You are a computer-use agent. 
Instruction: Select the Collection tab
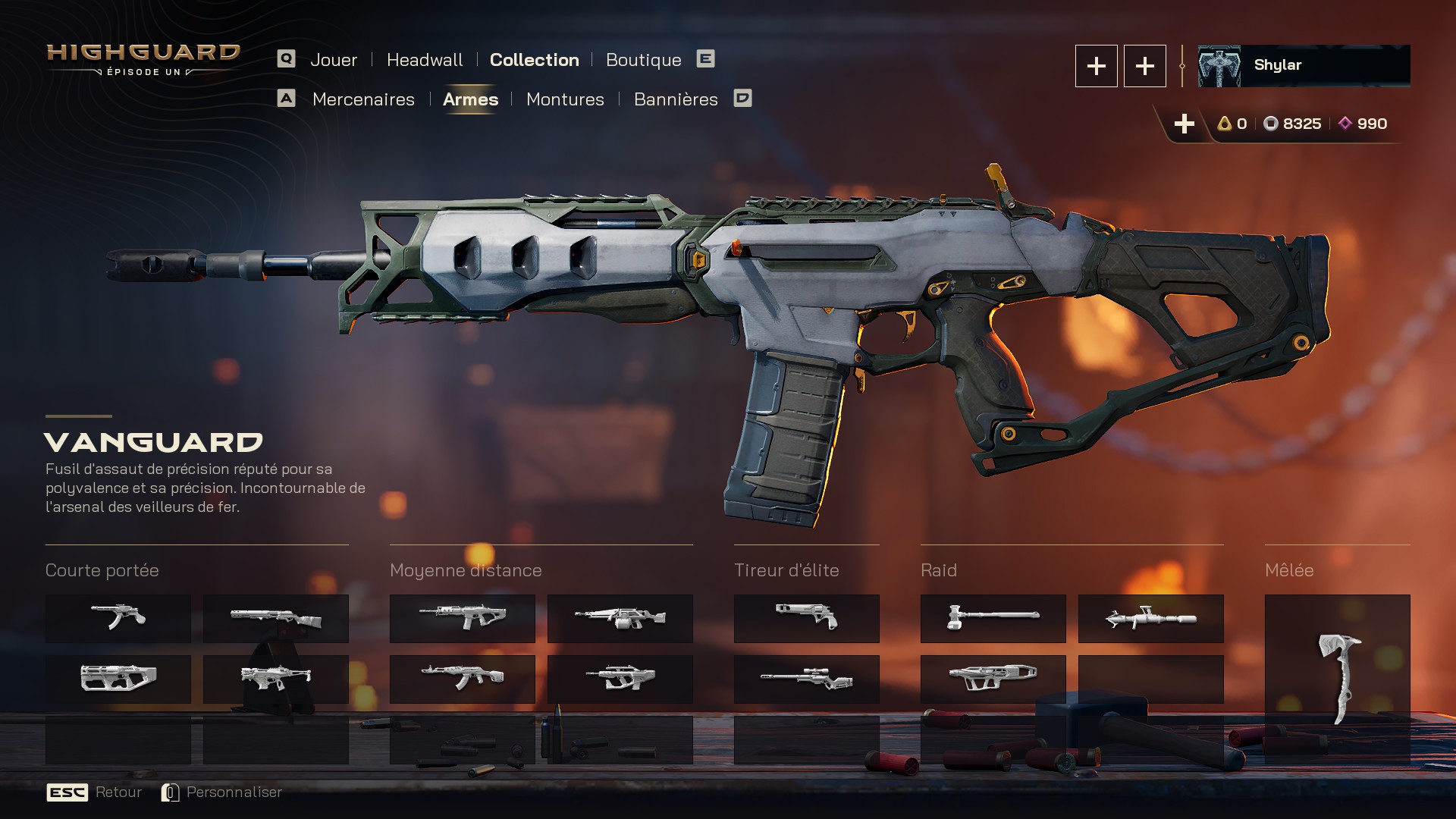[x=534, y=60]
